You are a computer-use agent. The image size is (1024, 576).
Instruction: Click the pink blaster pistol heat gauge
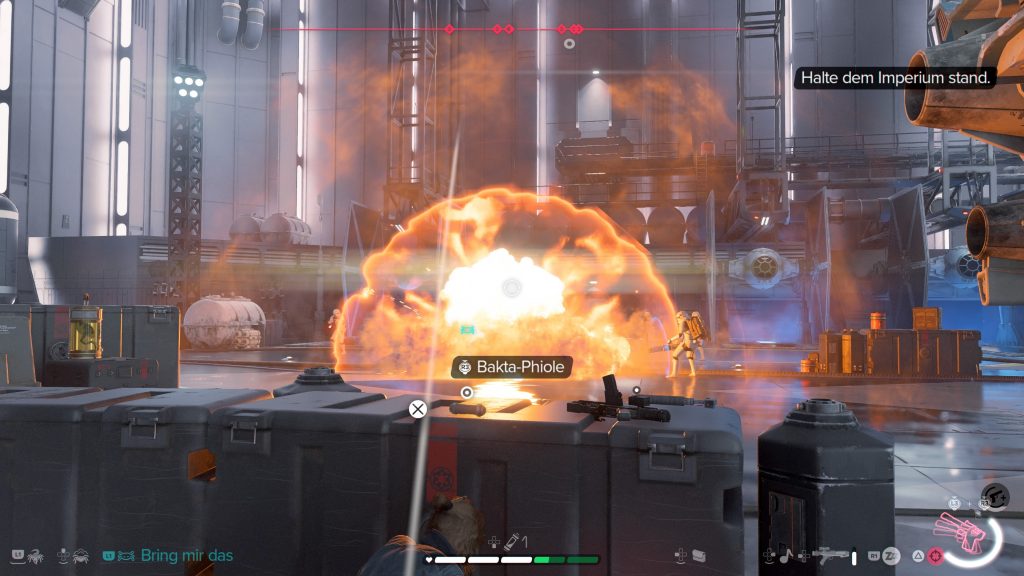[x=967, y=531]
